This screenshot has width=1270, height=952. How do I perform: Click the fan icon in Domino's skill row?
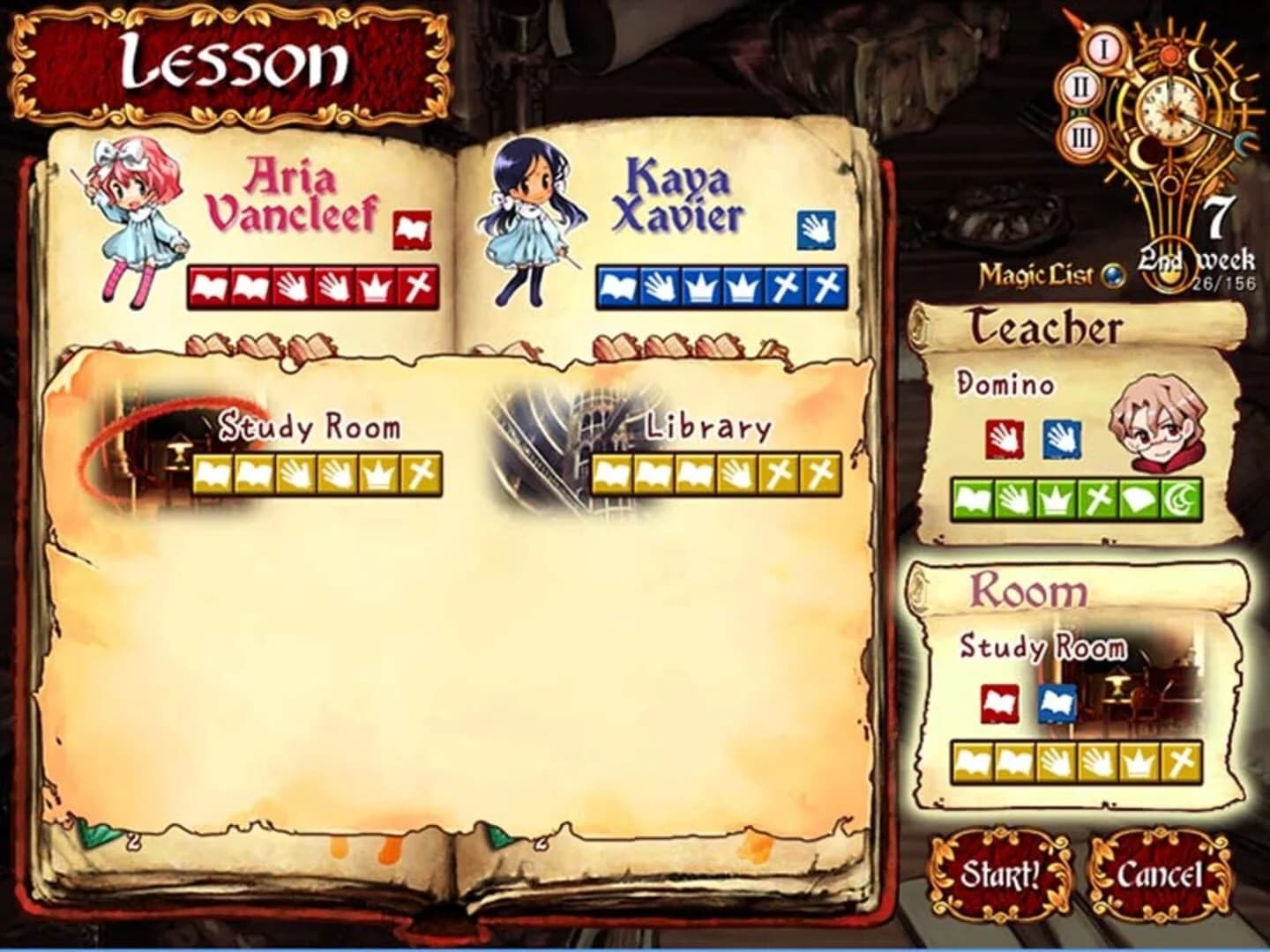[x=1138, y=499]
